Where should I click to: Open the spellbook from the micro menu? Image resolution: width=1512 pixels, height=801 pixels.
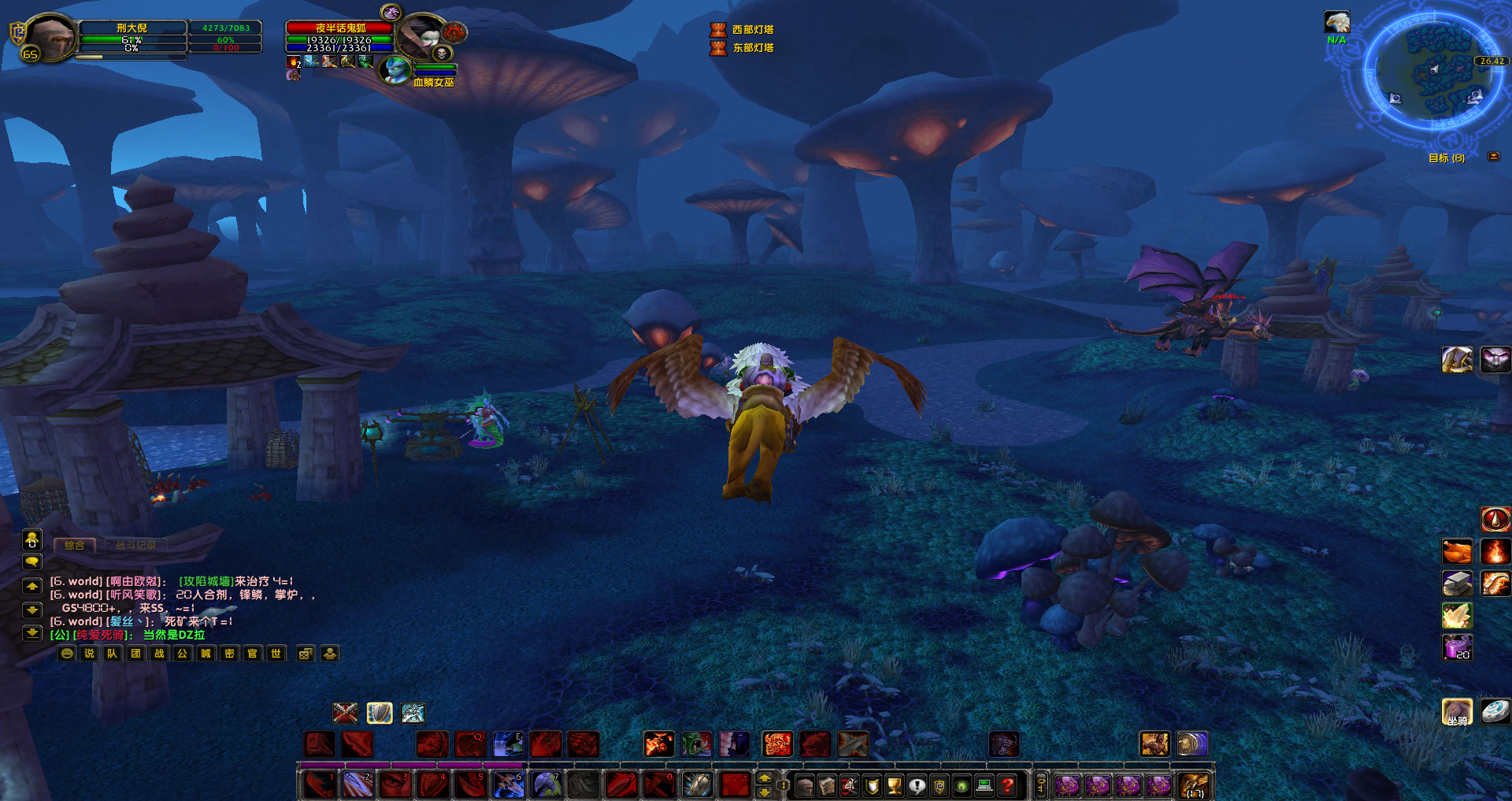tap(827, 785)
